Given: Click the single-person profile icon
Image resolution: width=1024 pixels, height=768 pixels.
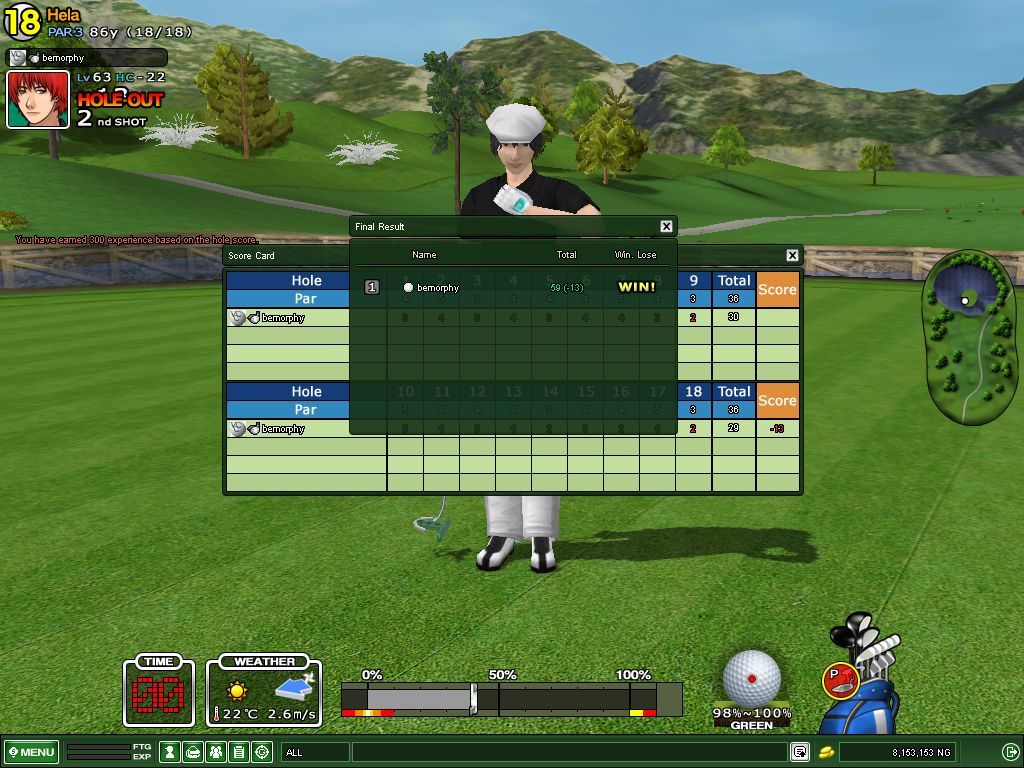Looking at the screenshot, I should point(170,752).
